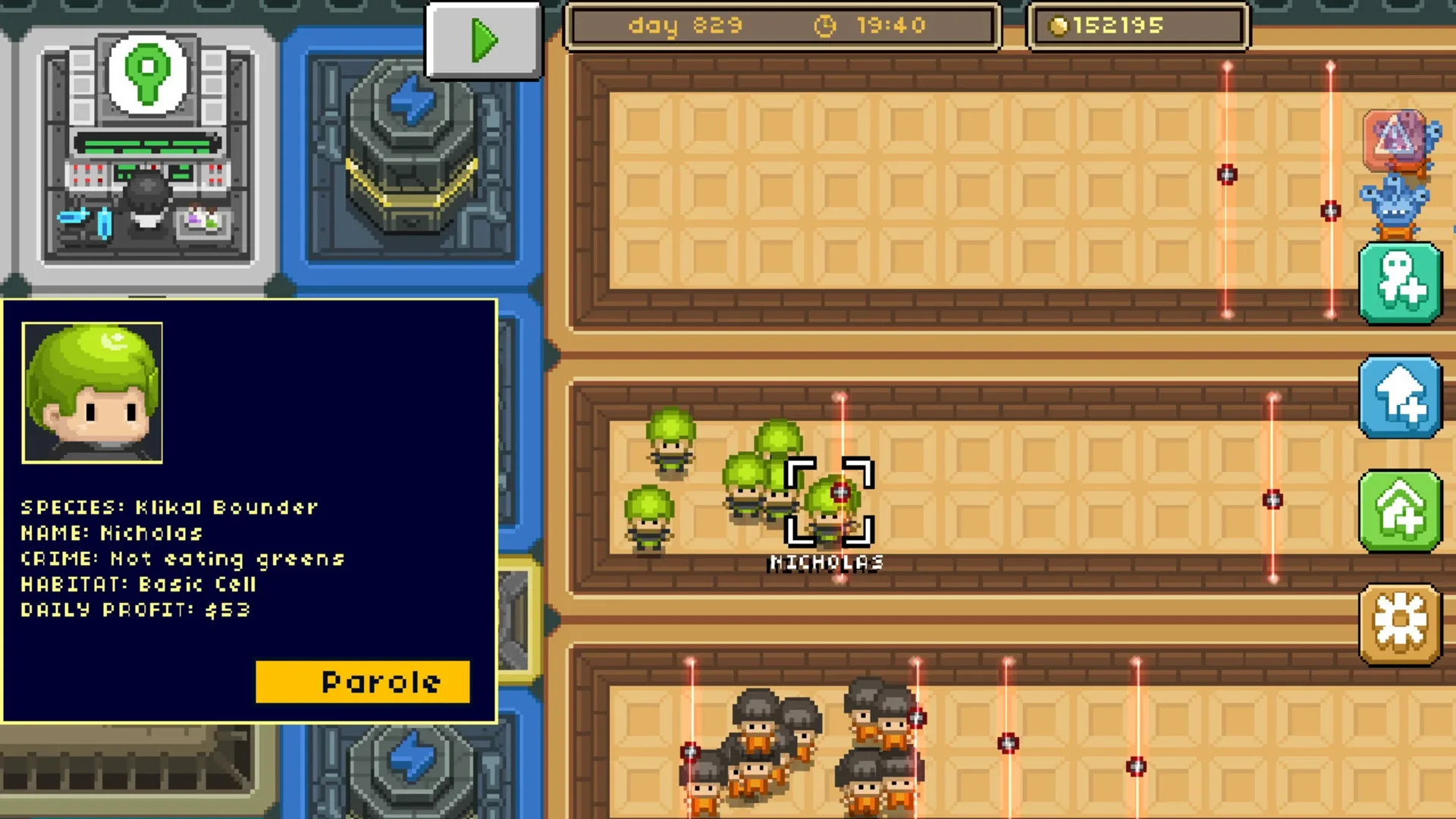Click the Parole button for Nicholas

tap(362, 681)
